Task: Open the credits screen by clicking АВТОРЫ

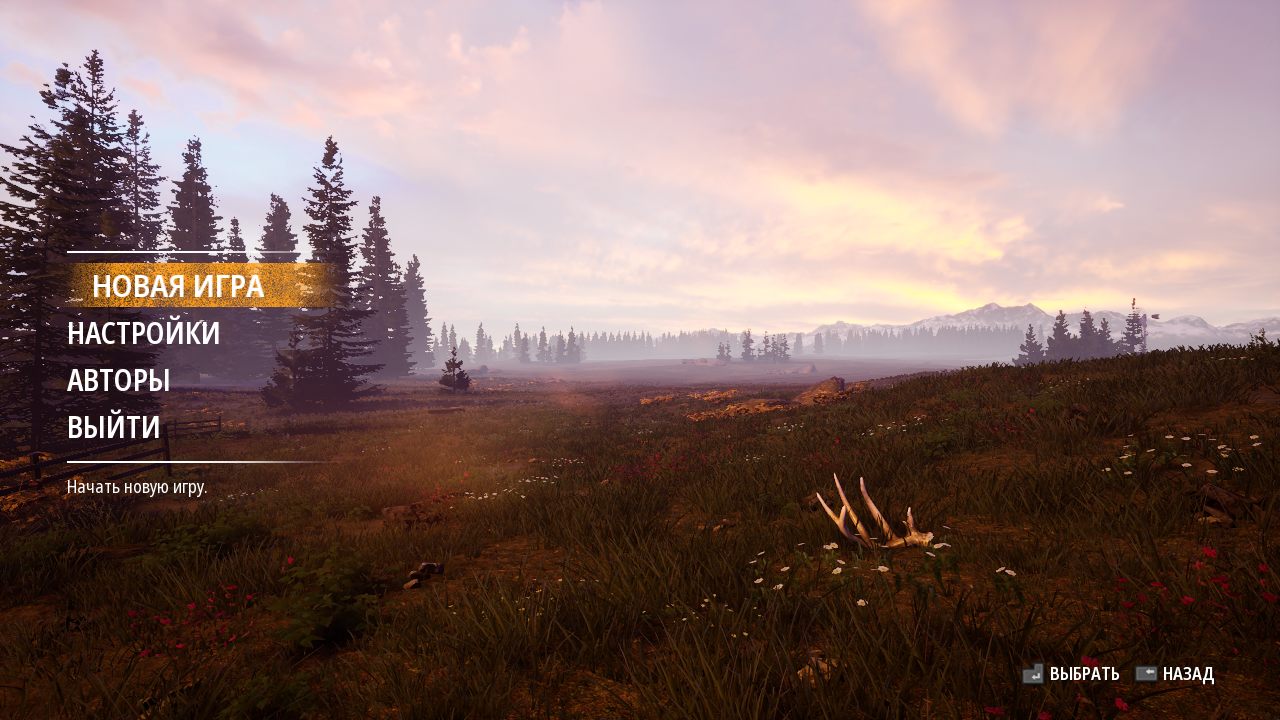Action: coord(118,380)
